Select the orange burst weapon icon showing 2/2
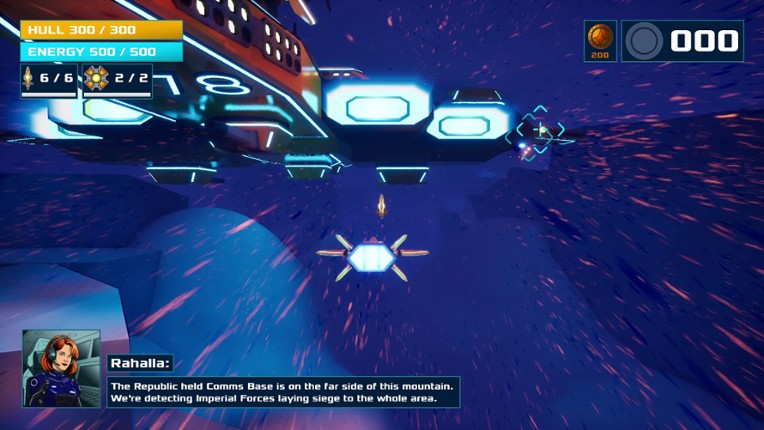Viewport: 764px width, 430px height. pyautogui.click(x=96, y=78)
